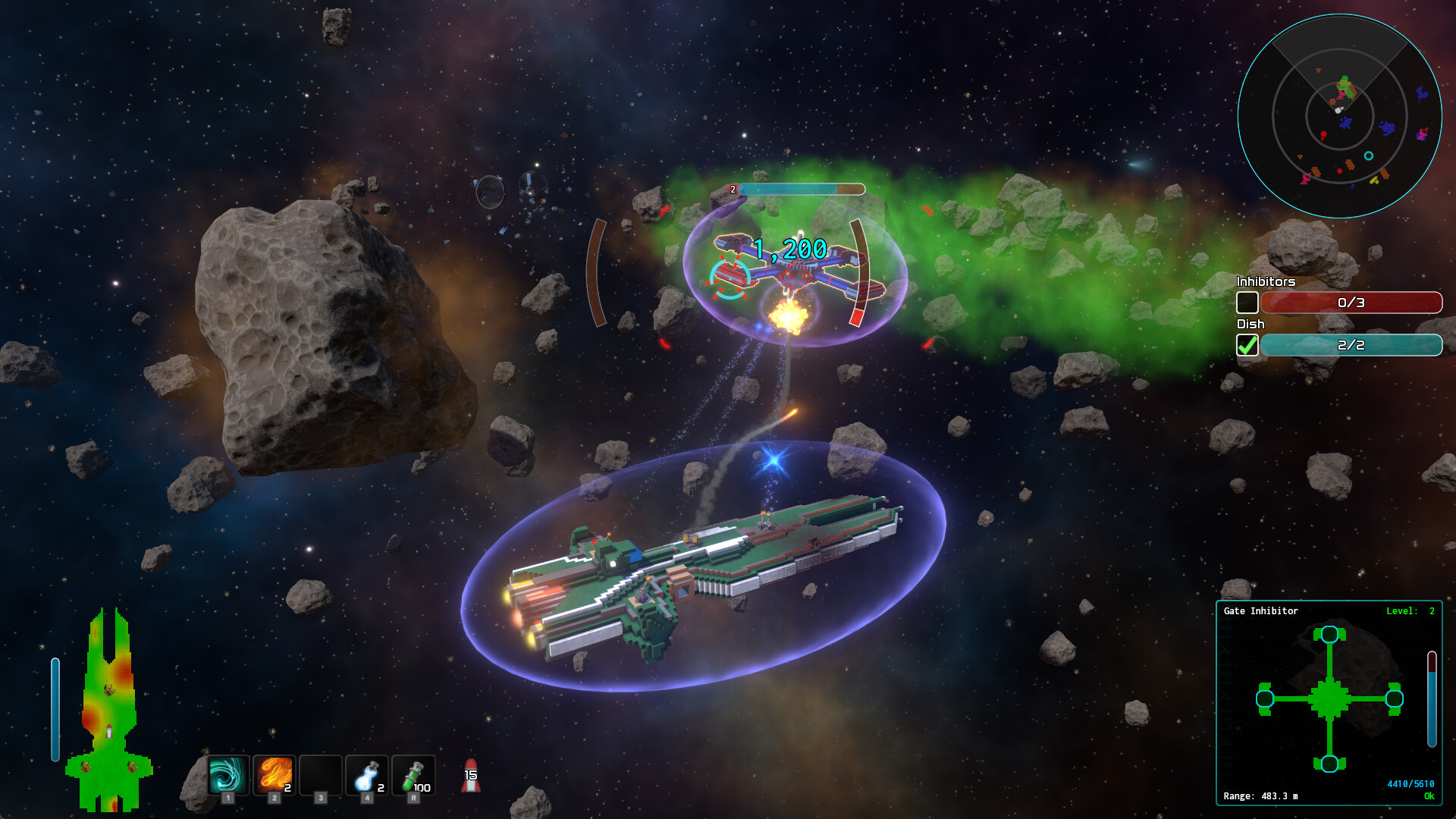This screenshot has width=1456, height=819.
Task: Collapse the Inhibitors objective list
Action: 1268,281
